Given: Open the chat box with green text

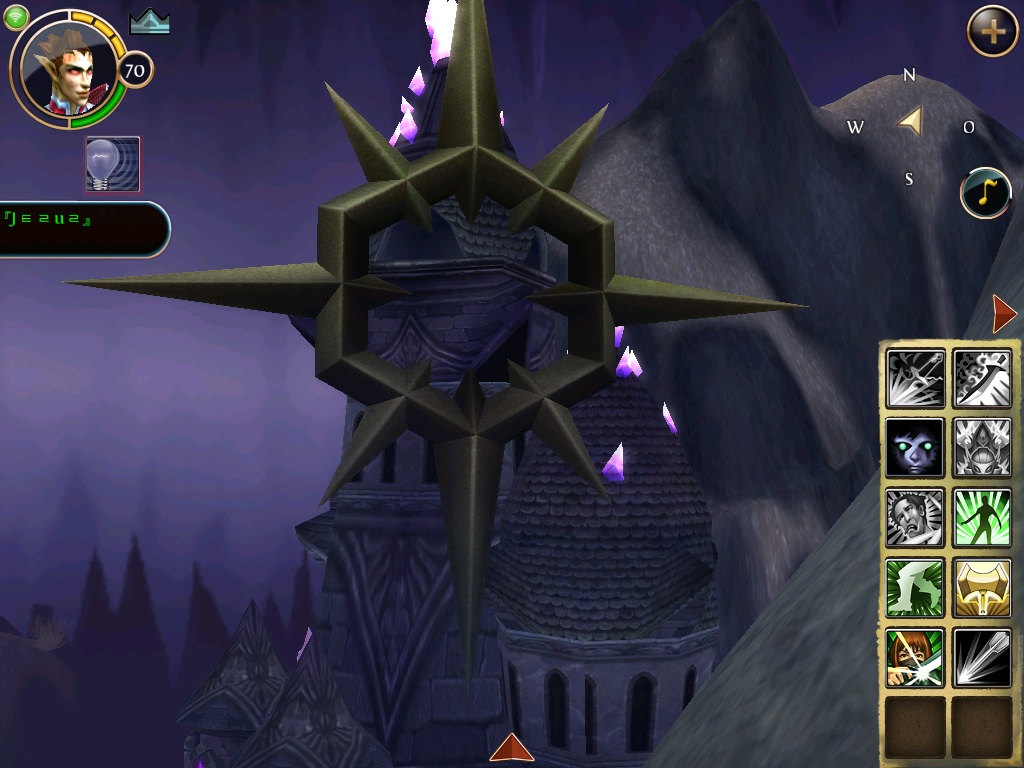Looking at the screenshot, I should coord(82,229).
